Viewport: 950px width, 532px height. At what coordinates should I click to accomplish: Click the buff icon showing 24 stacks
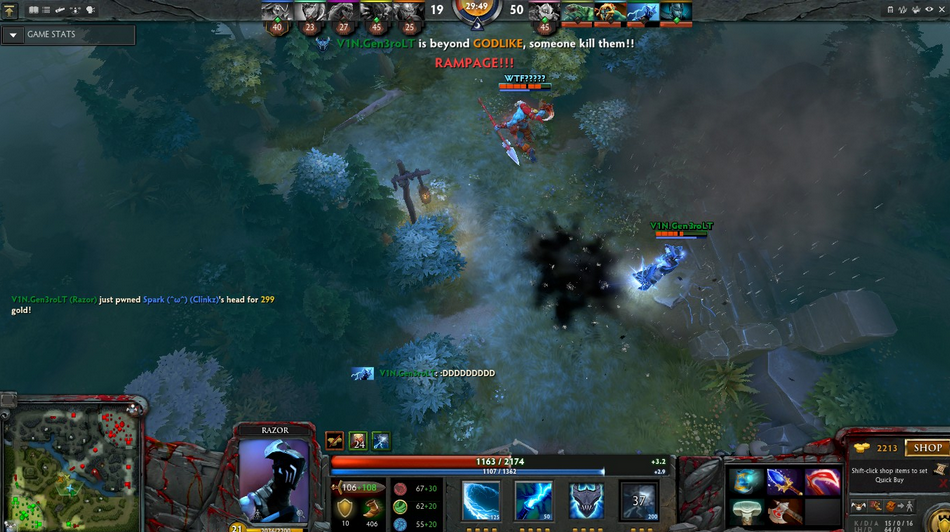(358, 440)
